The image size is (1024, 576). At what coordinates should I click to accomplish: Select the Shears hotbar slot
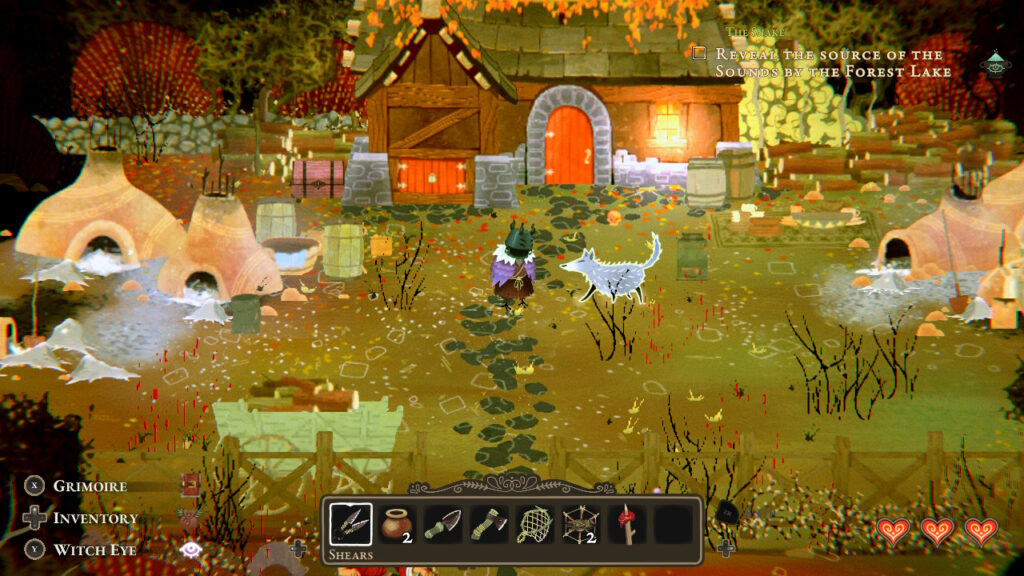pyautogui.click(x=351, y=524)
